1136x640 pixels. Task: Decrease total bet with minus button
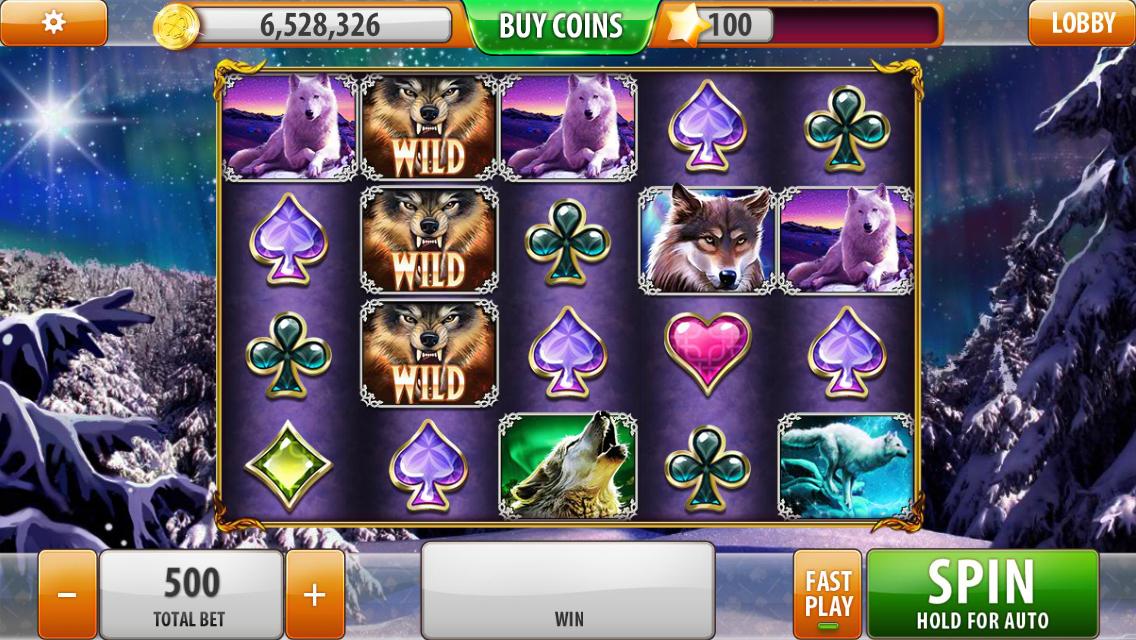(x=67, y=595)
